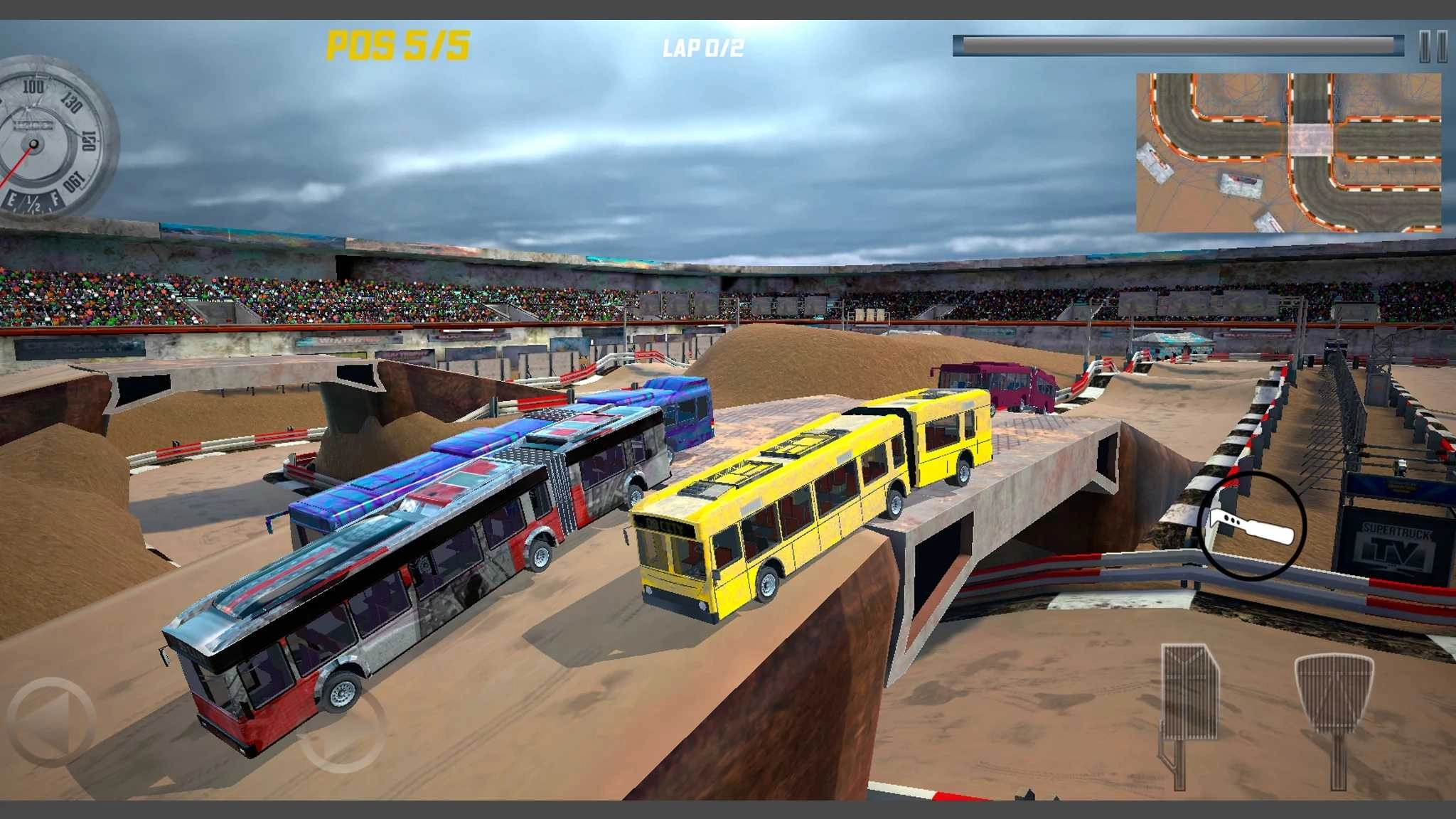Steer left with the left arrow button
This screenshot has height=819, width=1456.
[50, 722]
